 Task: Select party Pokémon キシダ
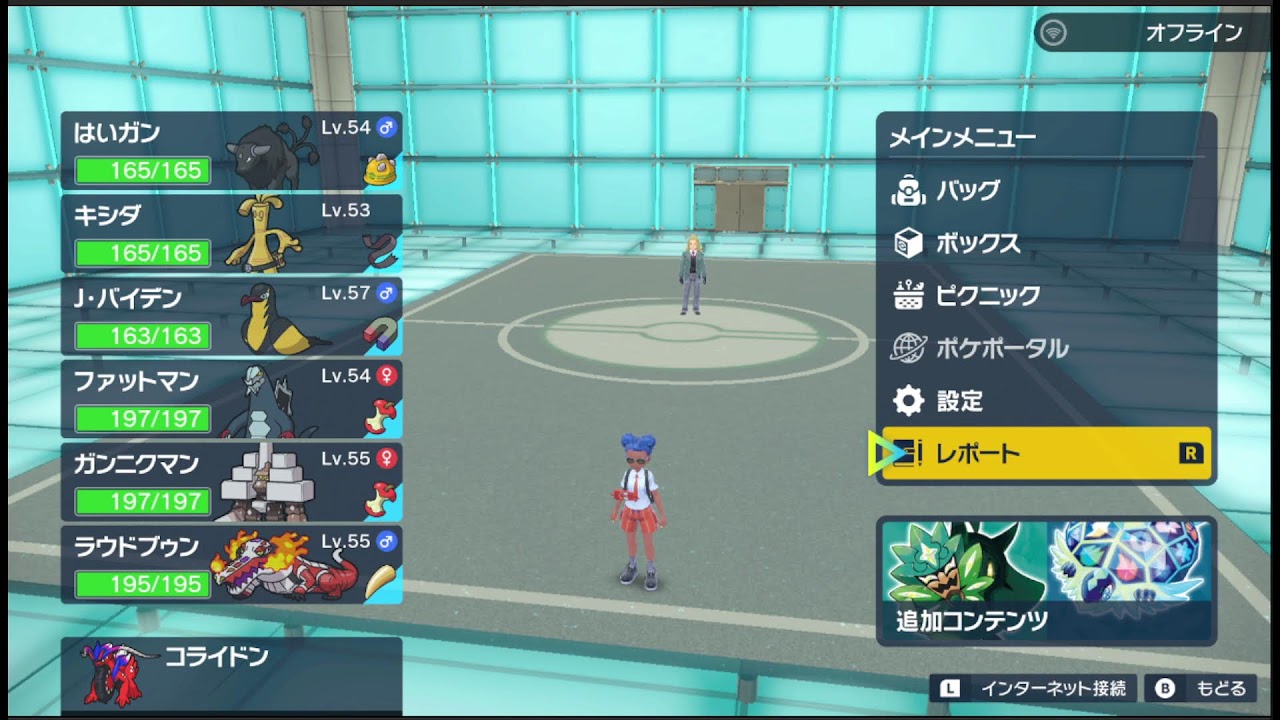pos(231,234)
